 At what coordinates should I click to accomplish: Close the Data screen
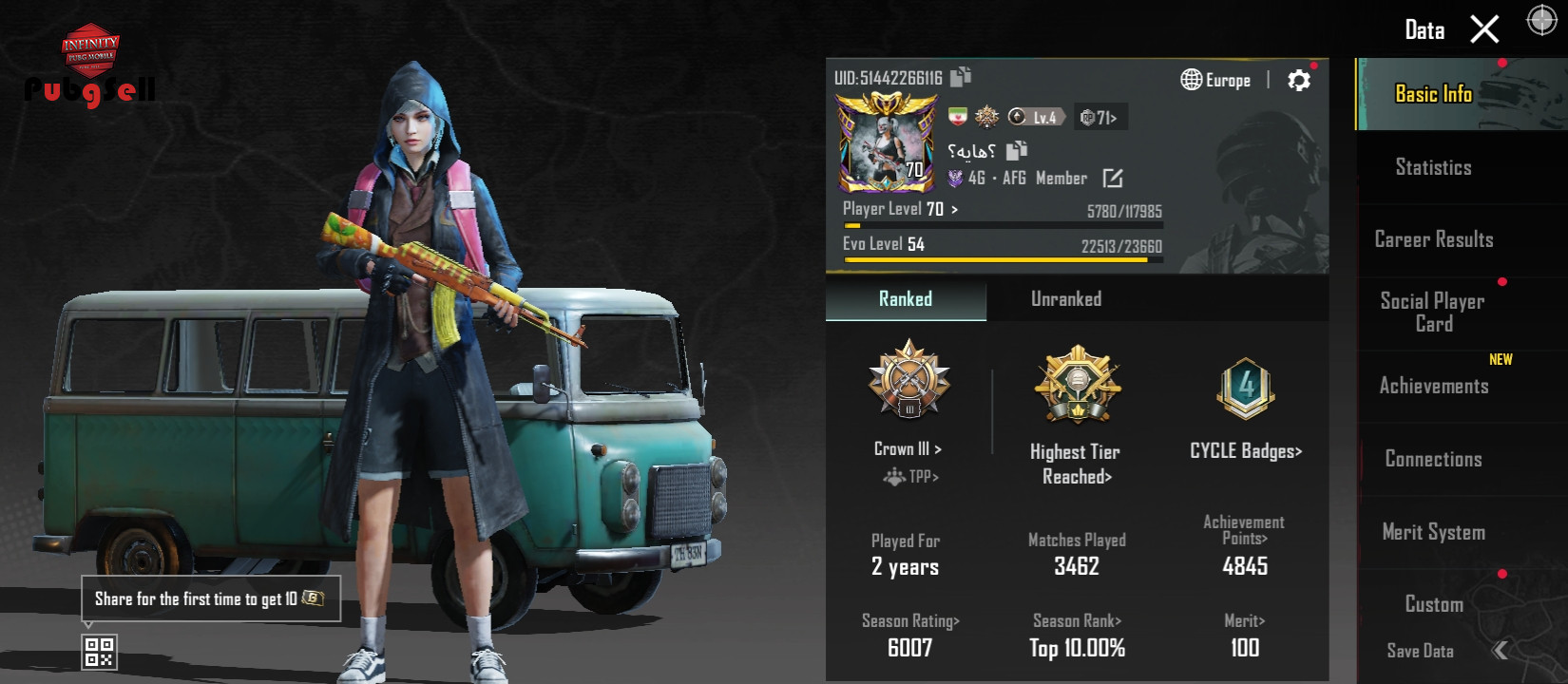1484,29
